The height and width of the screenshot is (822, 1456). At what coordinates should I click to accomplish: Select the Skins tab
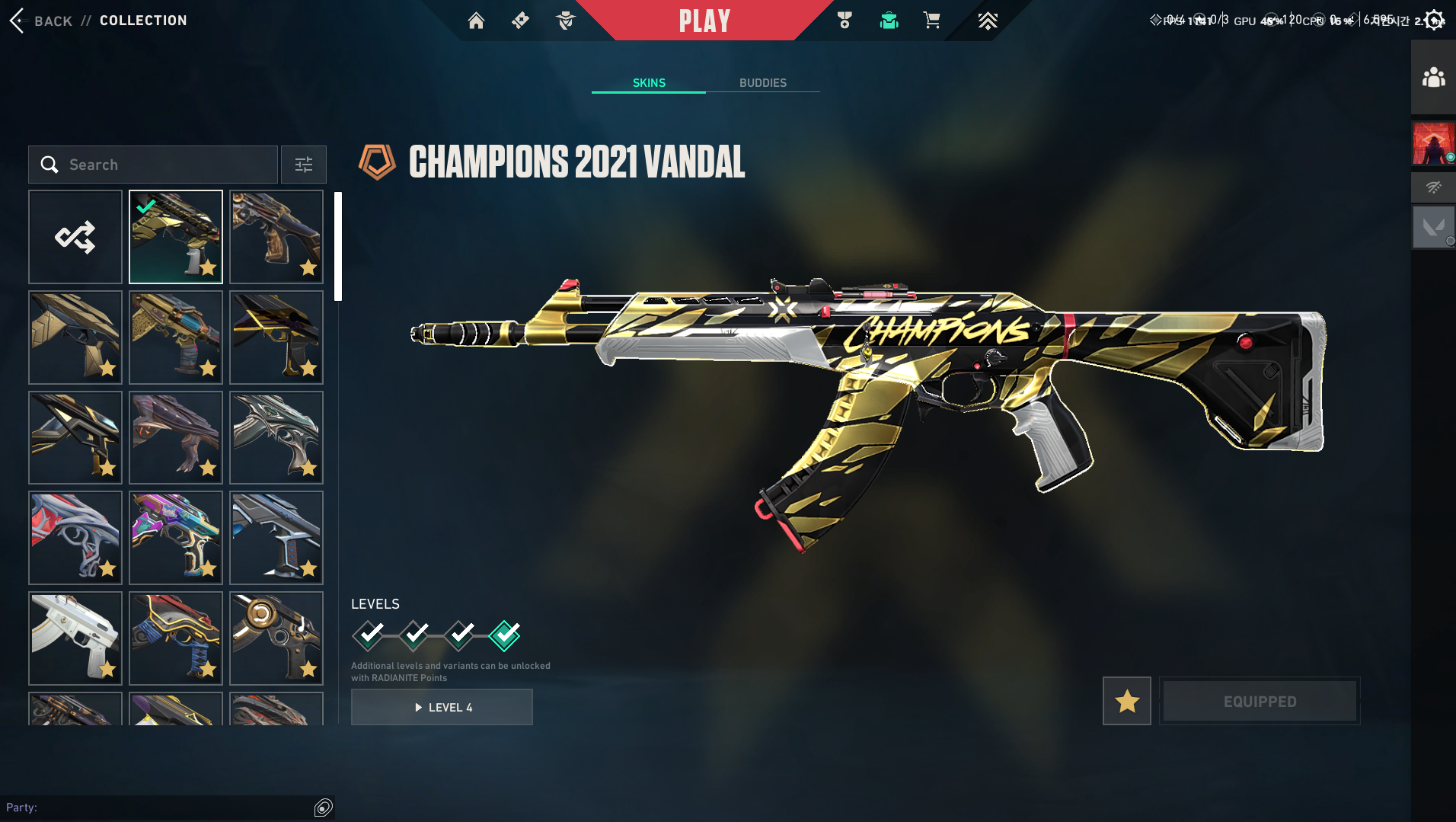click(x=649, y=83)
